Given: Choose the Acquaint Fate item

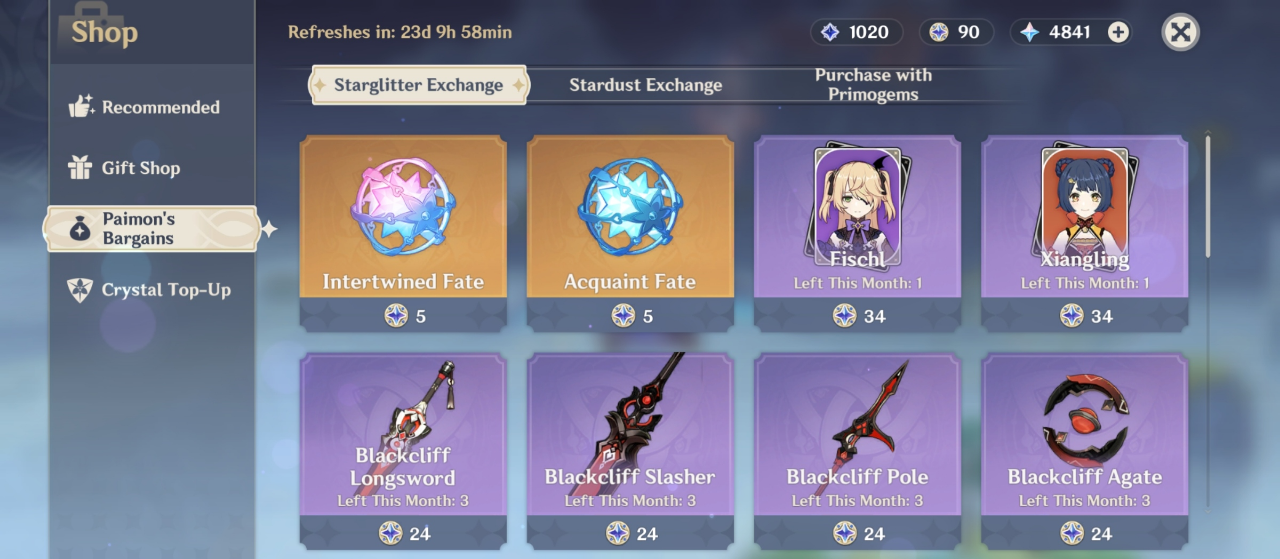Looking at the screenshot, I should click(x=630, y=232).
